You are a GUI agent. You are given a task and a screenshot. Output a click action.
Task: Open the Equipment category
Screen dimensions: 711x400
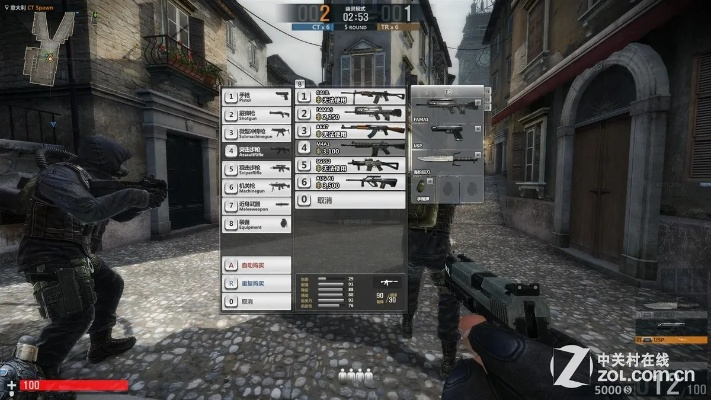coord(257,223)
